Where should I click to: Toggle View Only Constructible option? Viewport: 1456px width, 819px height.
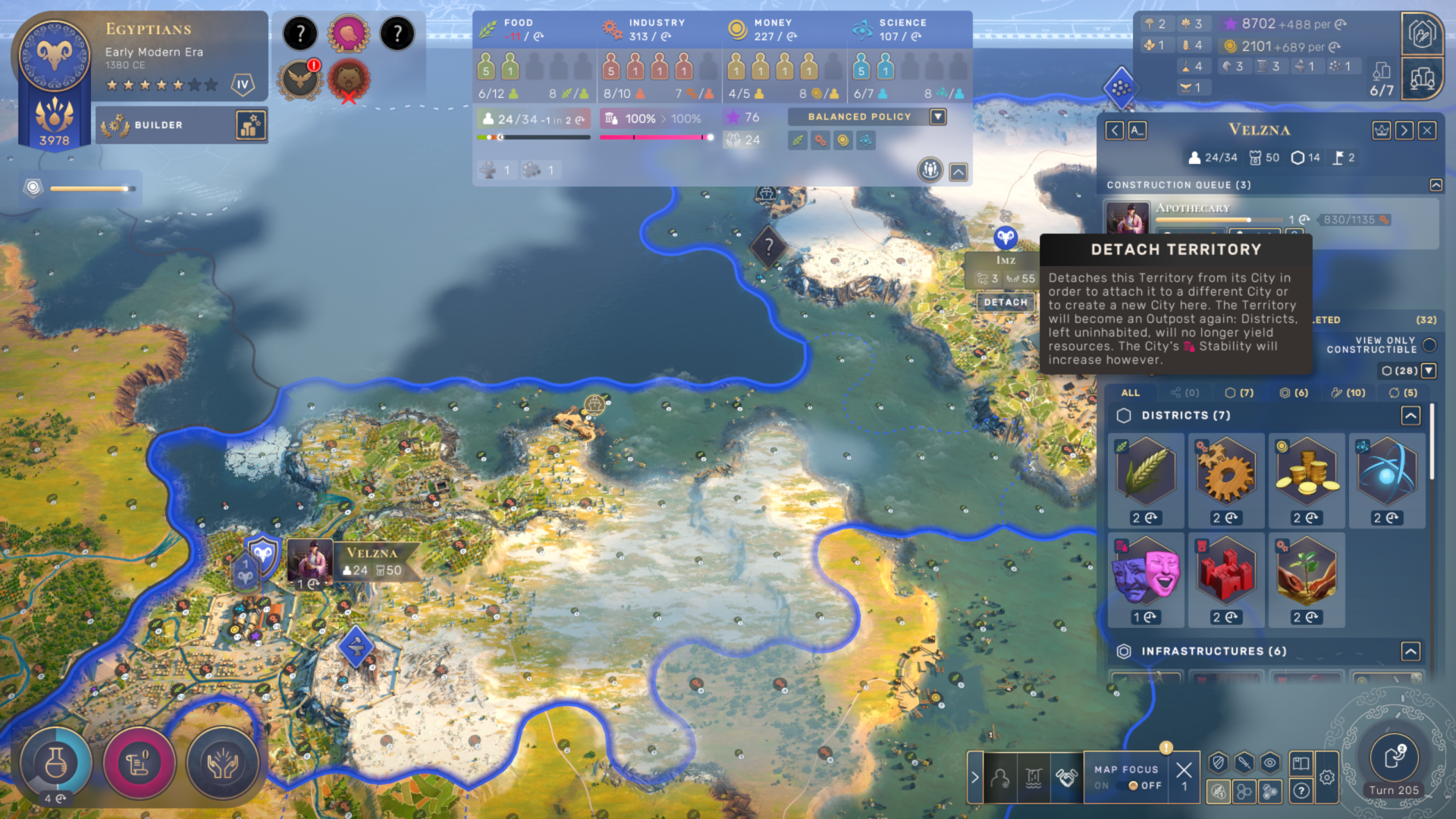(x=1429, y=345)
